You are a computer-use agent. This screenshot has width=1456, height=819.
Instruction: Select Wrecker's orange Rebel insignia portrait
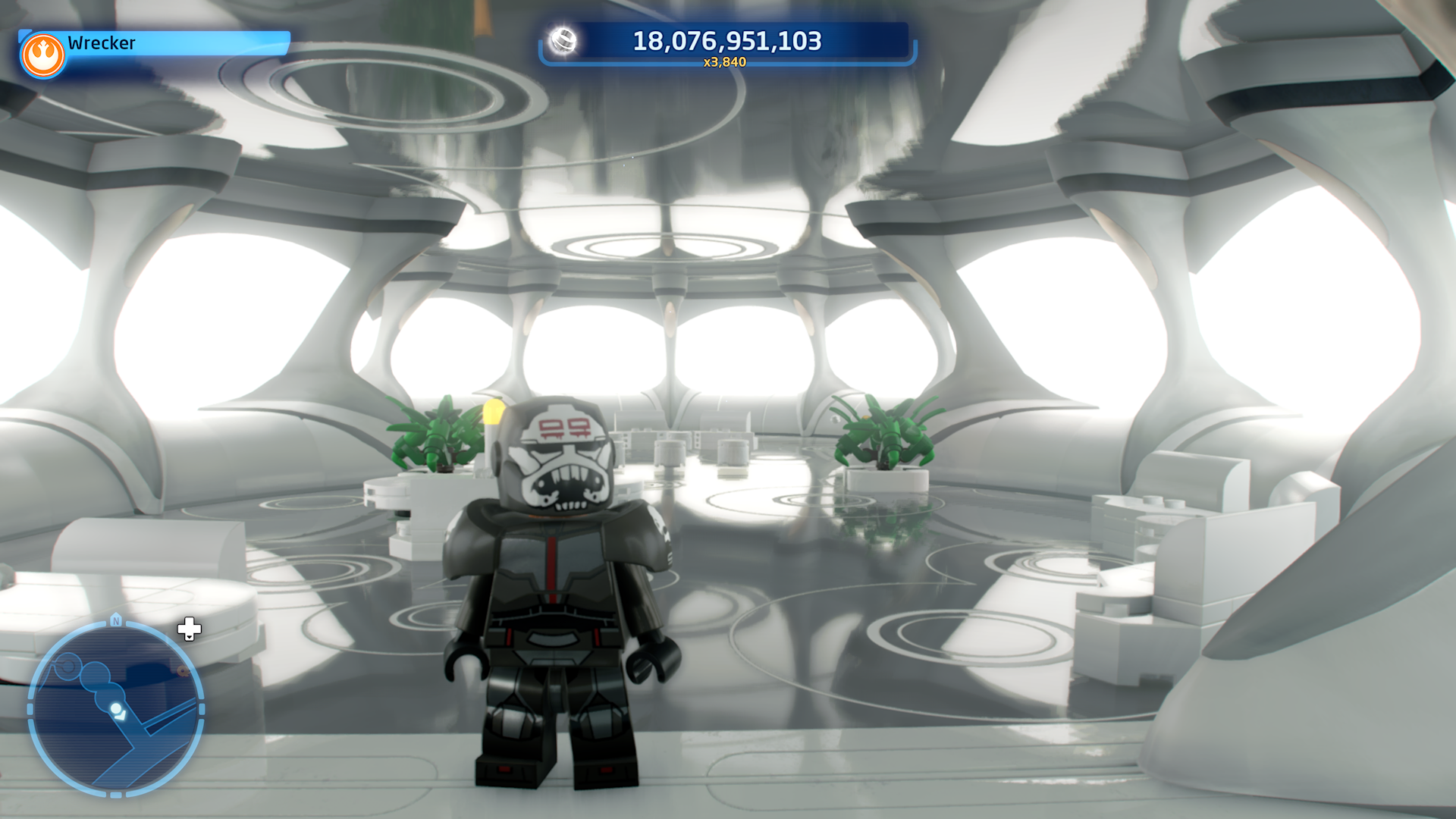43,55
